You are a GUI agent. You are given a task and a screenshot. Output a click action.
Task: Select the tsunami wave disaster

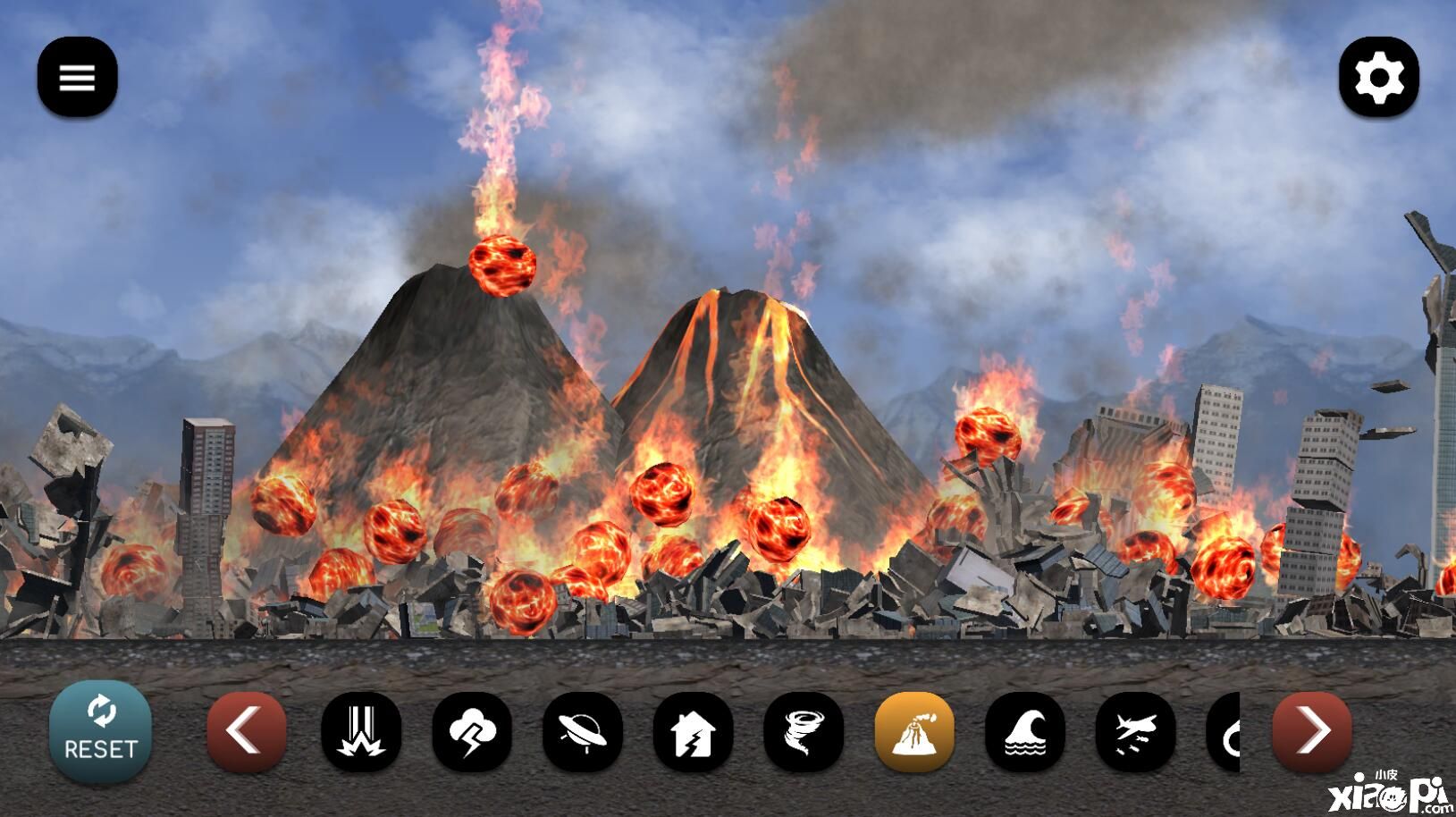pos(1025,732)
